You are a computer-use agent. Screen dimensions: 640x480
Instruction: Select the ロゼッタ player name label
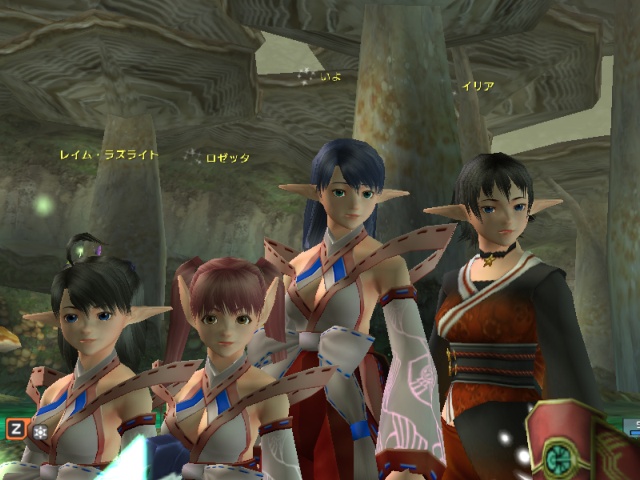[227, 158]
